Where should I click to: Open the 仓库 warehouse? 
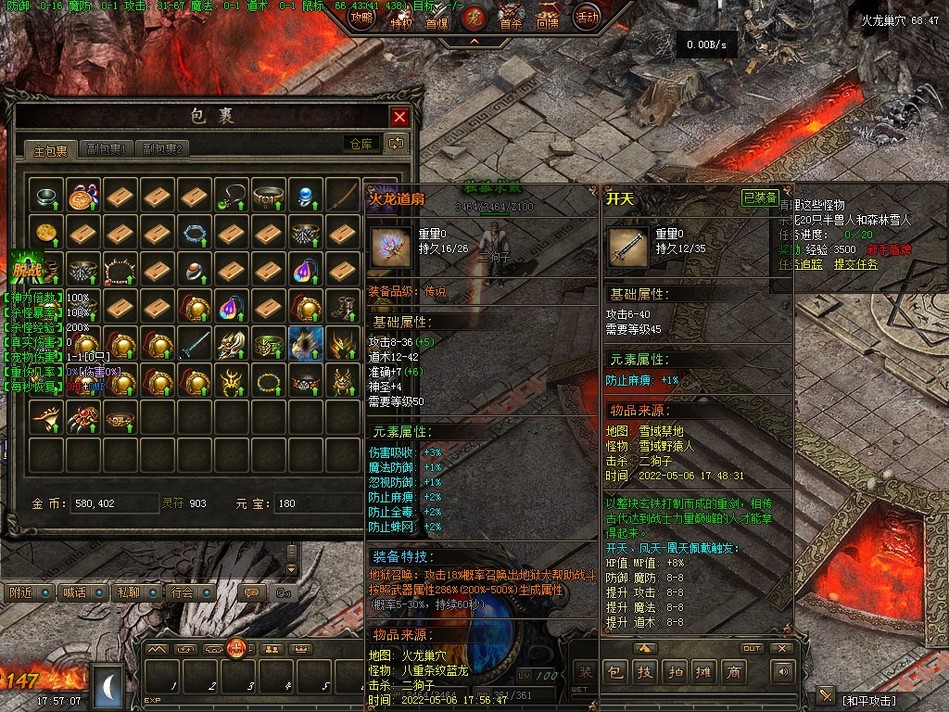coord(361,144)
